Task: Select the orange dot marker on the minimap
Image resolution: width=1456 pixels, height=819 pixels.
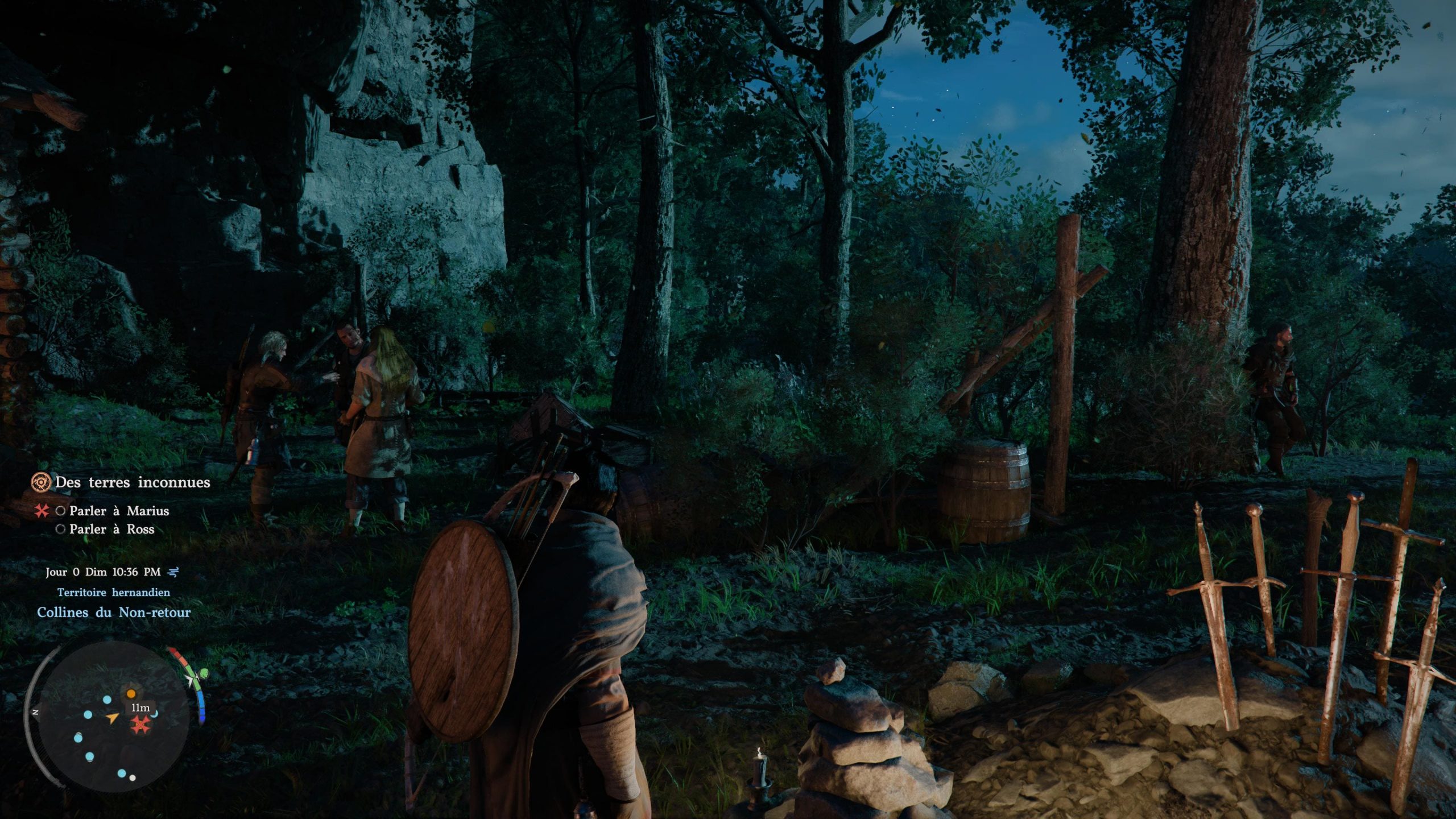Action: coord(131,693)
